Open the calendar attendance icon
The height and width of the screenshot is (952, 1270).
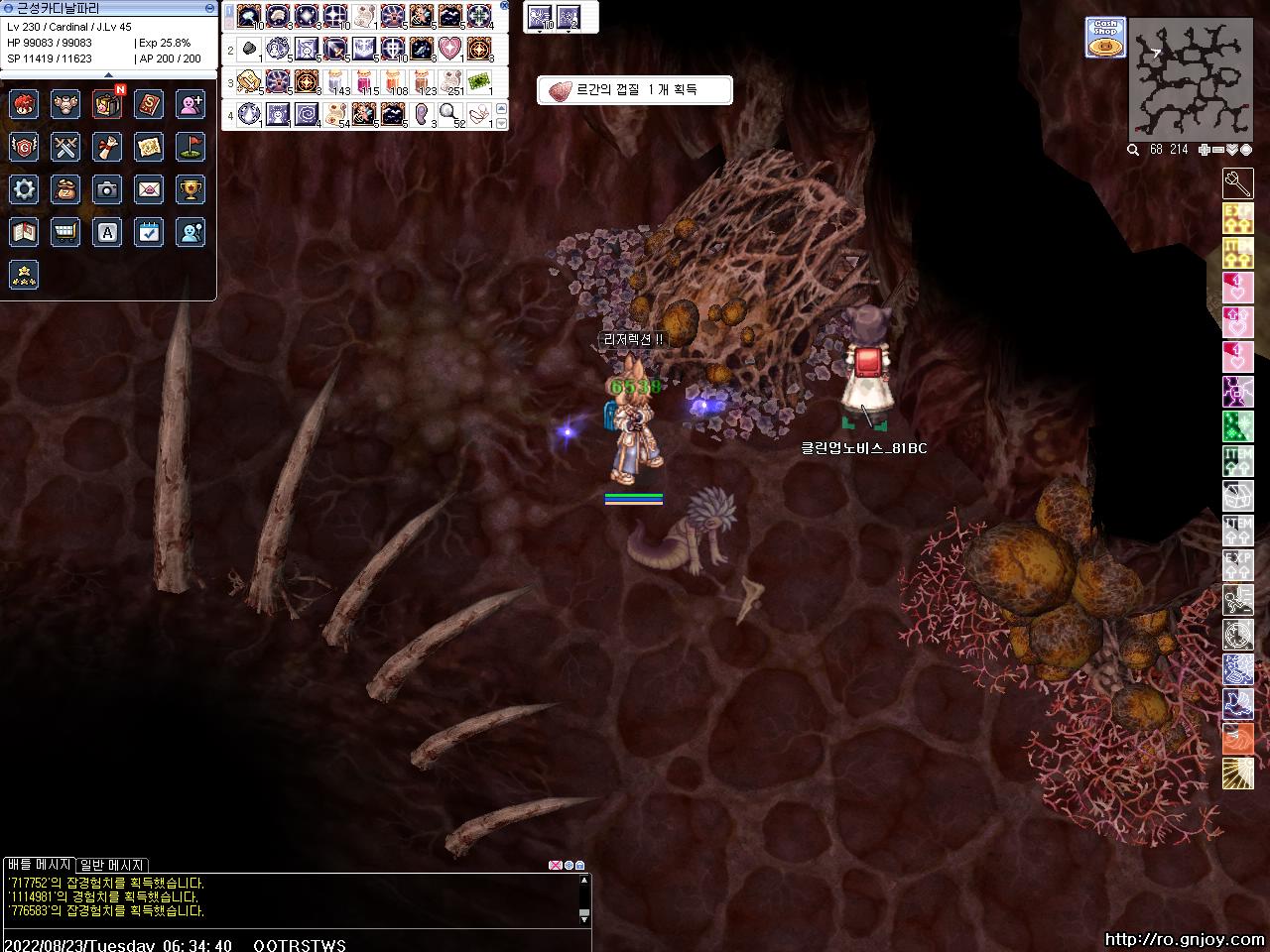point(149,232)
